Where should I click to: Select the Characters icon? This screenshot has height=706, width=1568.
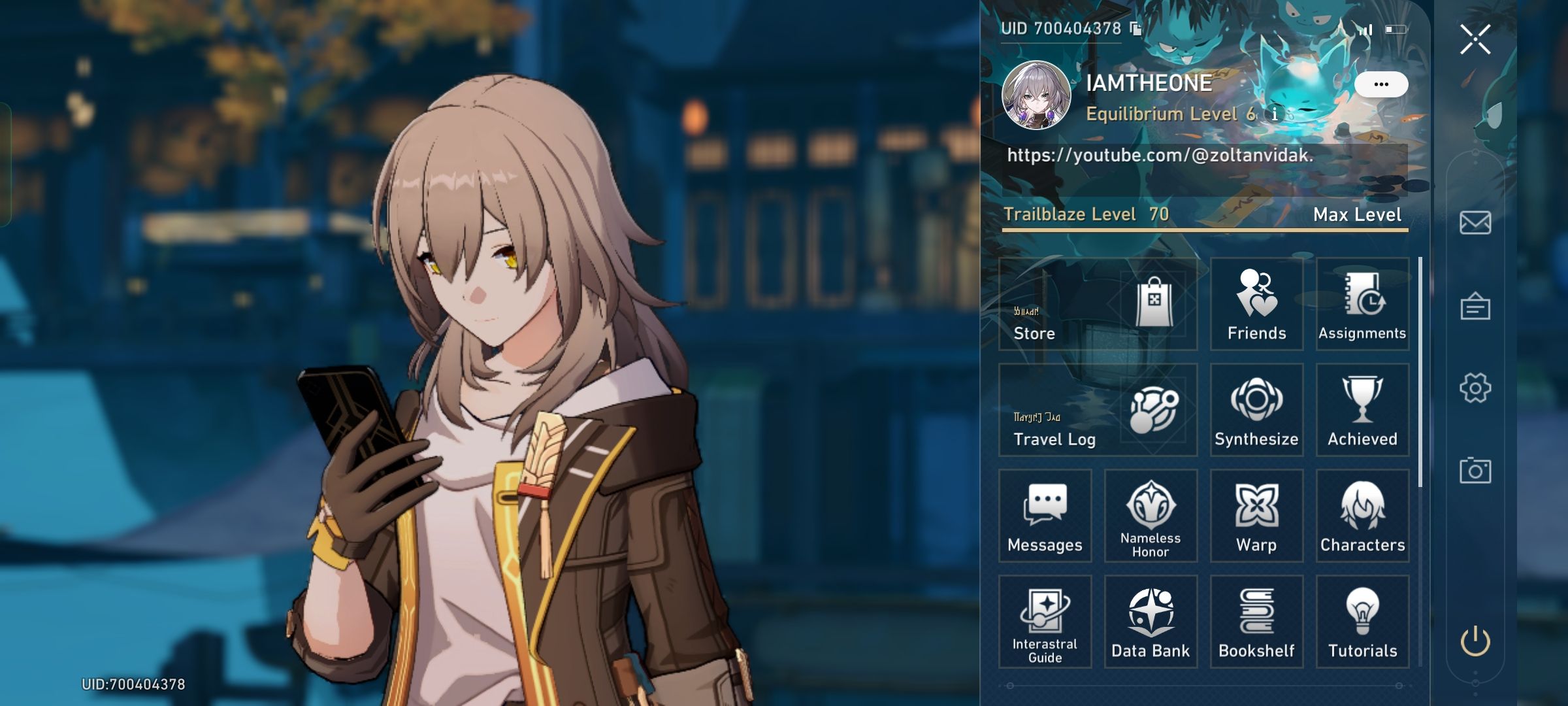[1363, 516]
